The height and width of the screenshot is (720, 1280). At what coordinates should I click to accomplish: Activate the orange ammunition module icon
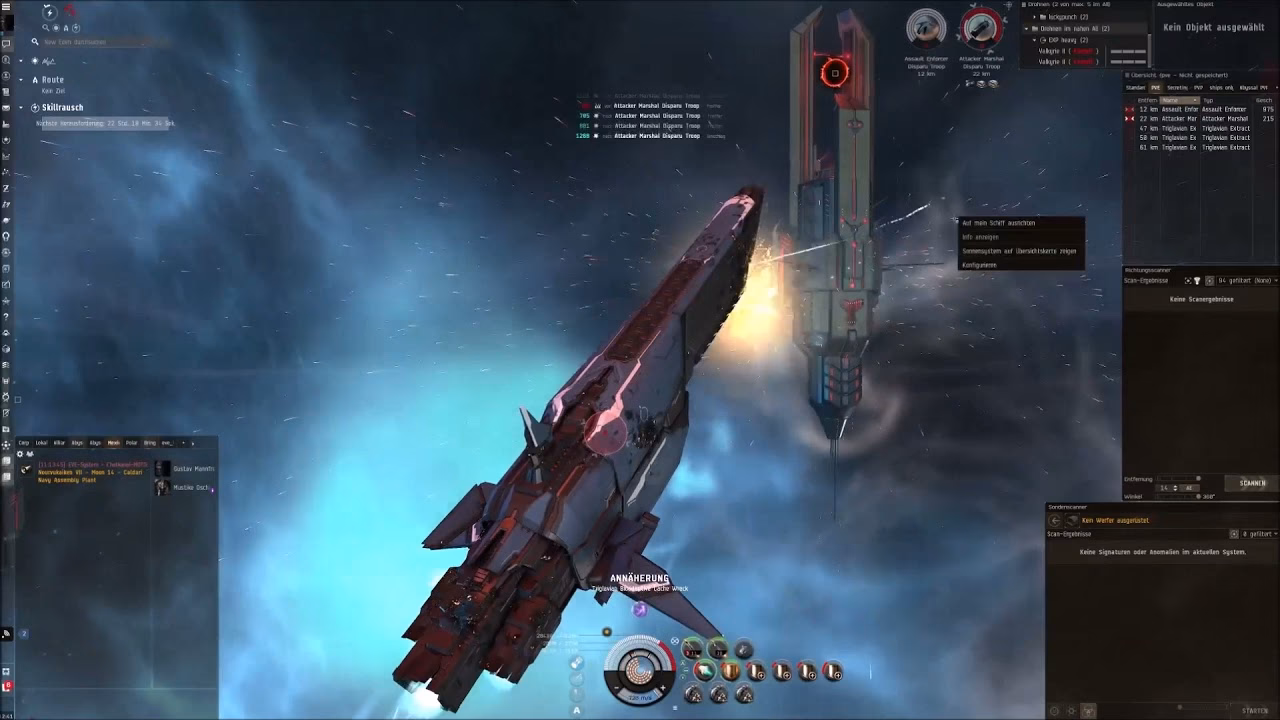coord(730,671)
